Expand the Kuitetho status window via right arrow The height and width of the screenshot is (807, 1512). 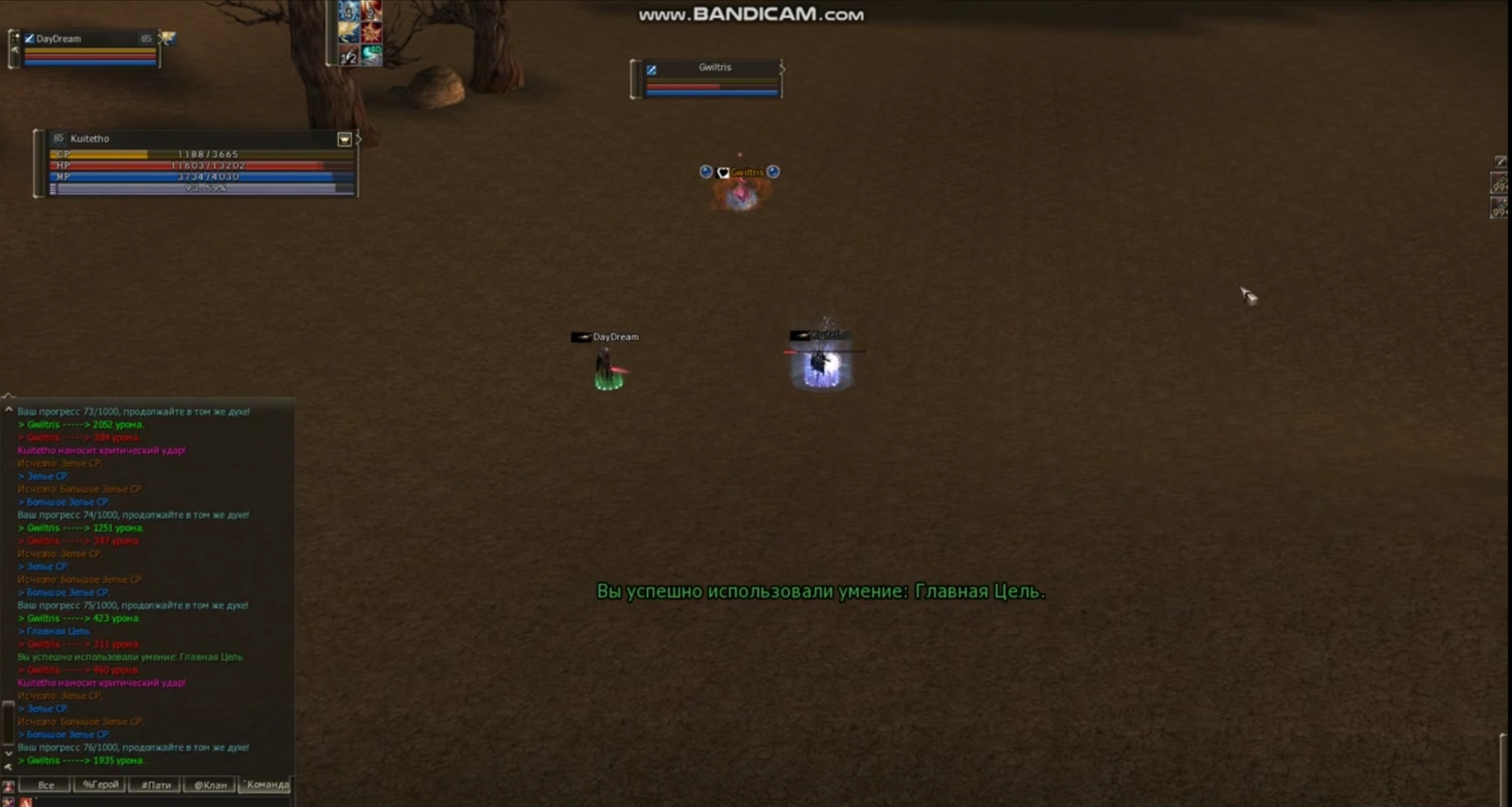(358, 137)
